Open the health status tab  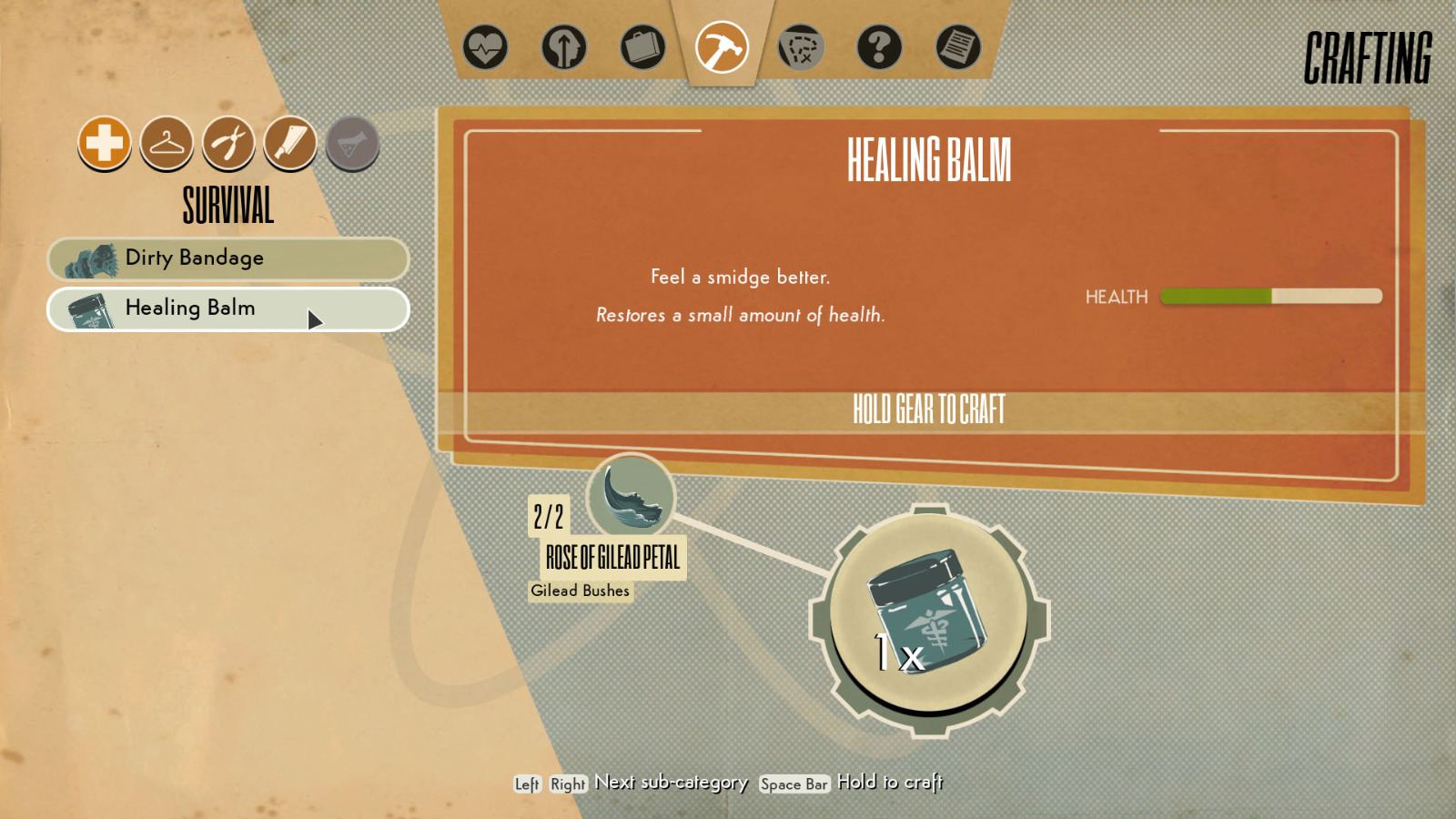(484, 47)
